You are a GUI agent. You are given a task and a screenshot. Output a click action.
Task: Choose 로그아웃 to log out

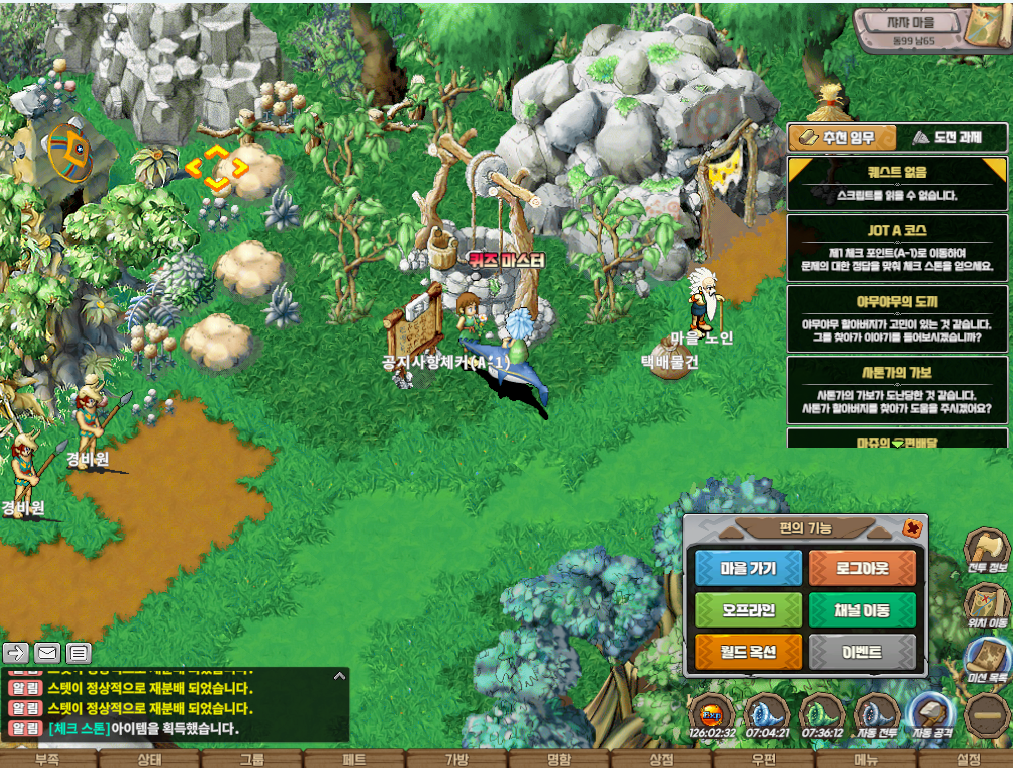[862, 568]
